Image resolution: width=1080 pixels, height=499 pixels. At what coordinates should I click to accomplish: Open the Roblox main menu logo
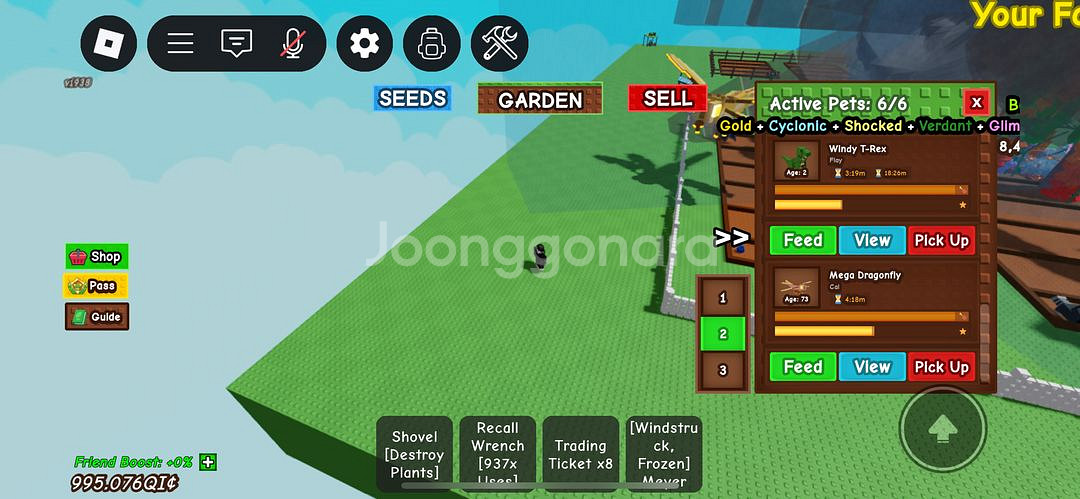tap(108, 43)
